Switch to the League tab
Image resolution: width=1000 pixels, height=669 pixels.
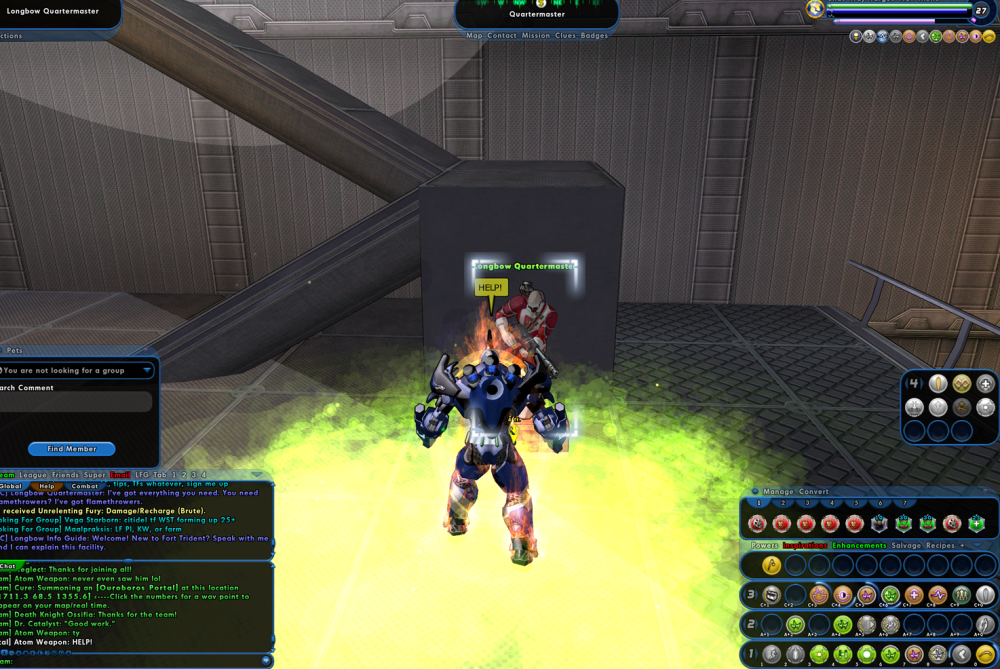(x=32, y=475)
